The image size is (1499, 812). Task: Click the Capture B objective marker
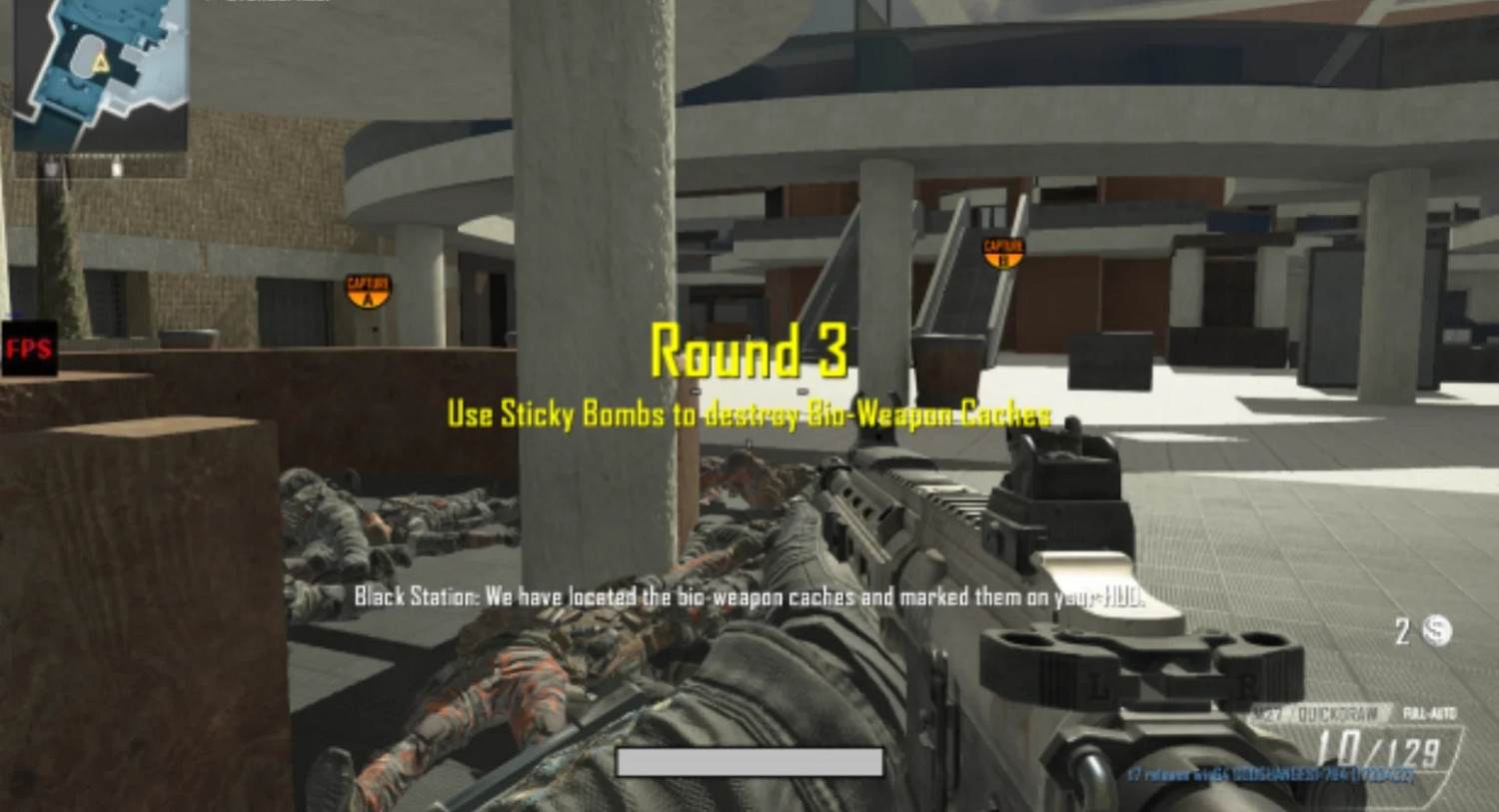(1003, 252)
